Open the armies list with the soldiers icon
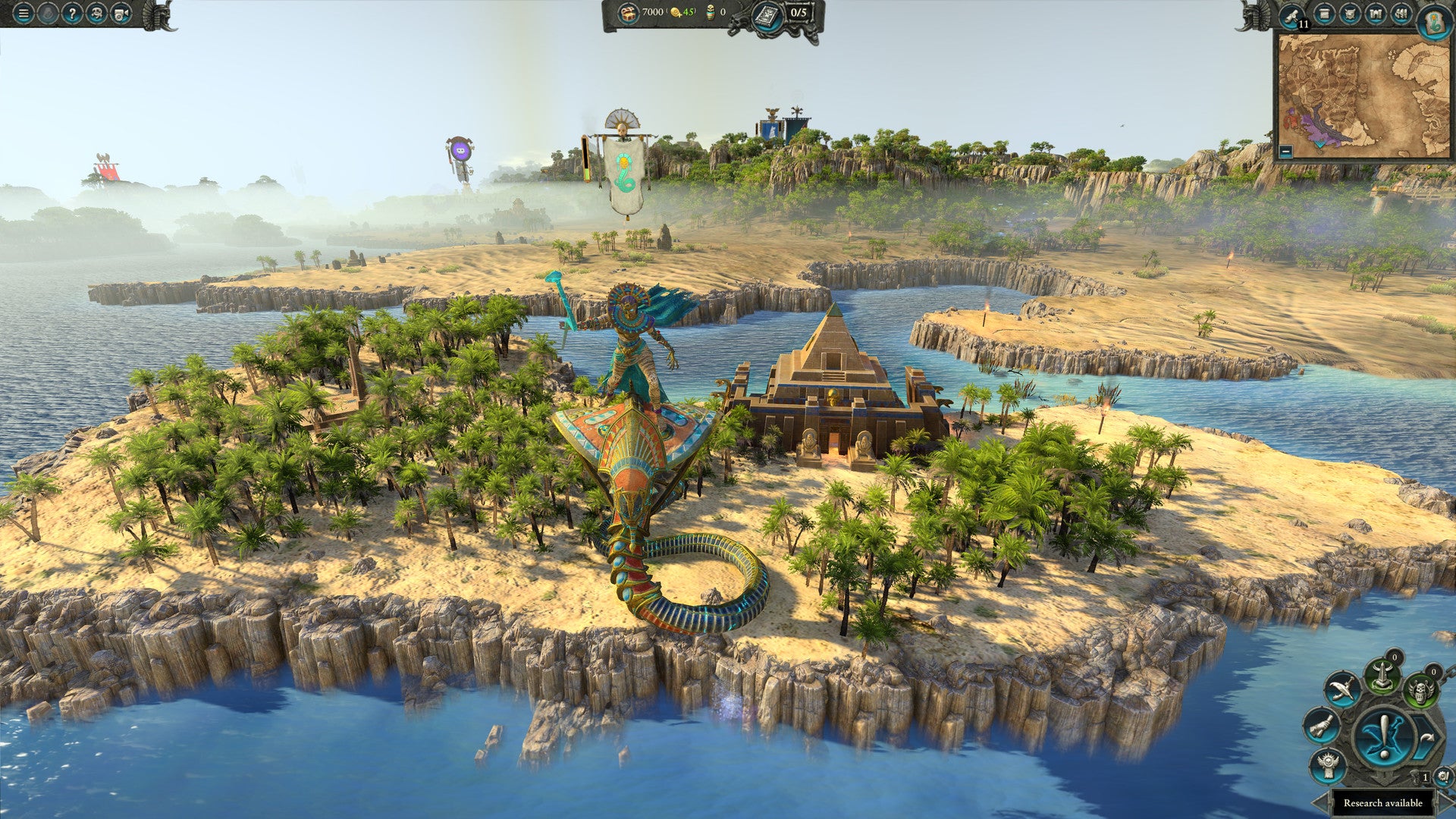Viewport: 1456px width, 819px height. tap(1402, 14)
